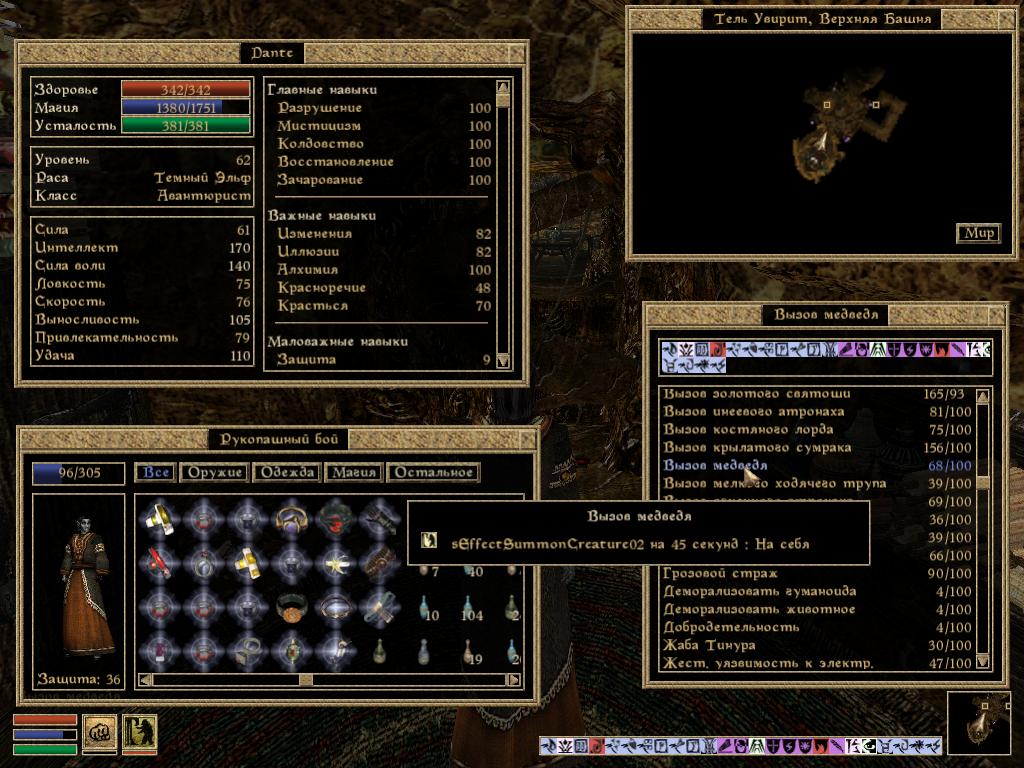This screenshot has height=768, width=1024.
Task: Pick the Деморализовать животное spell
Action: 759,610
